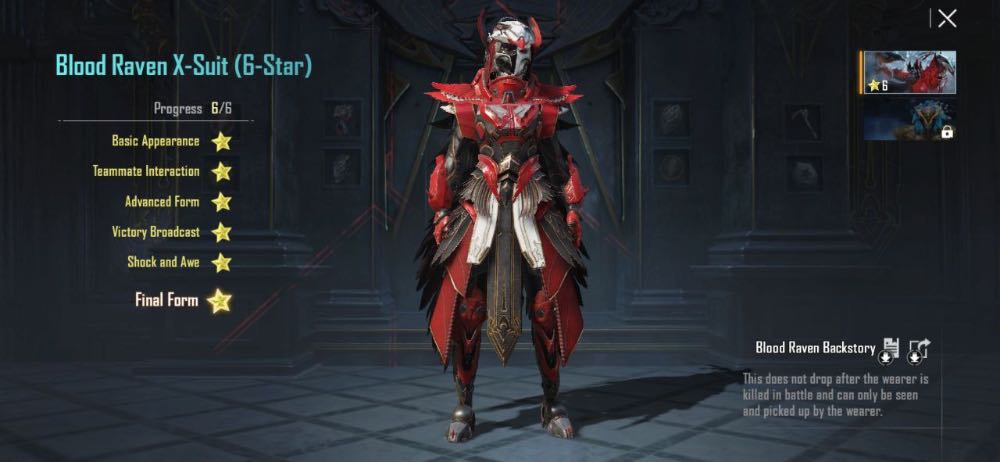Choose the locked blue X-Suit thumbnail
This screenshot has width=1000, height=462.
[x=909, y=119]
